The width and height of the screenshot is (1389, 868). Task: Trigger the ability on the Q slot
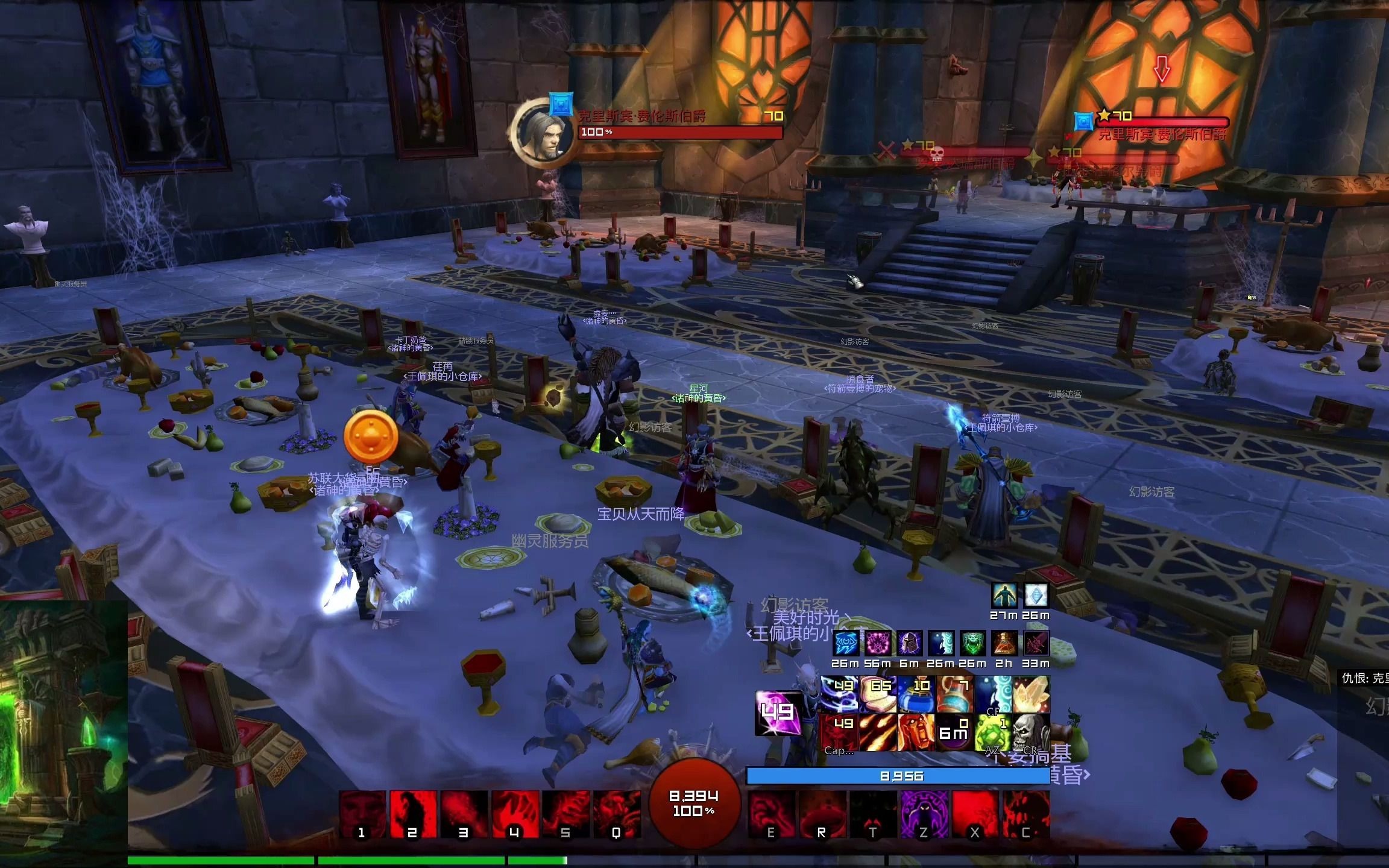pyautogui.click(x=616, y=814)
